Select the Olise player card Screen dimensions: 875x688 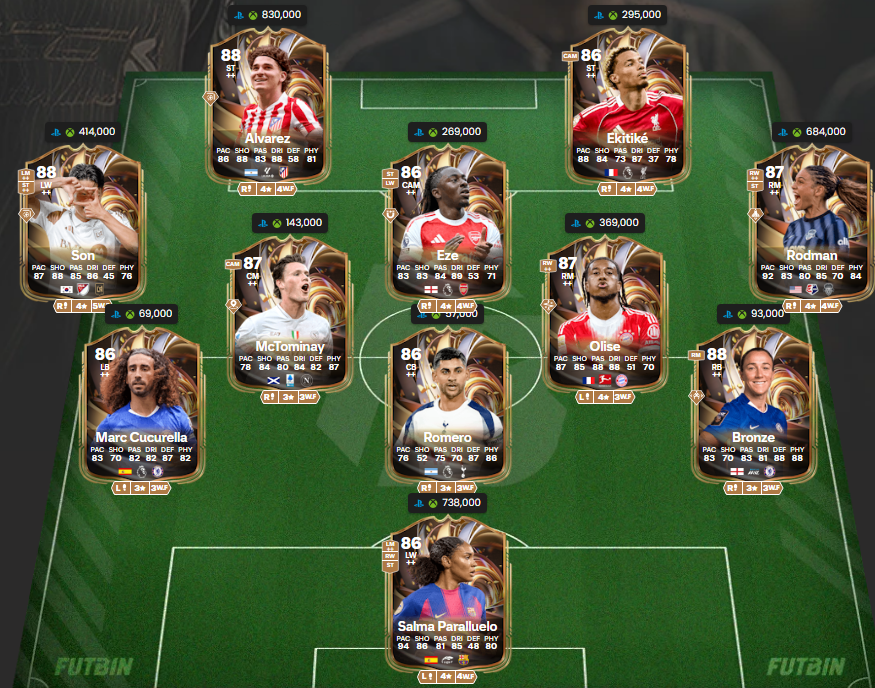click(605, 312)
